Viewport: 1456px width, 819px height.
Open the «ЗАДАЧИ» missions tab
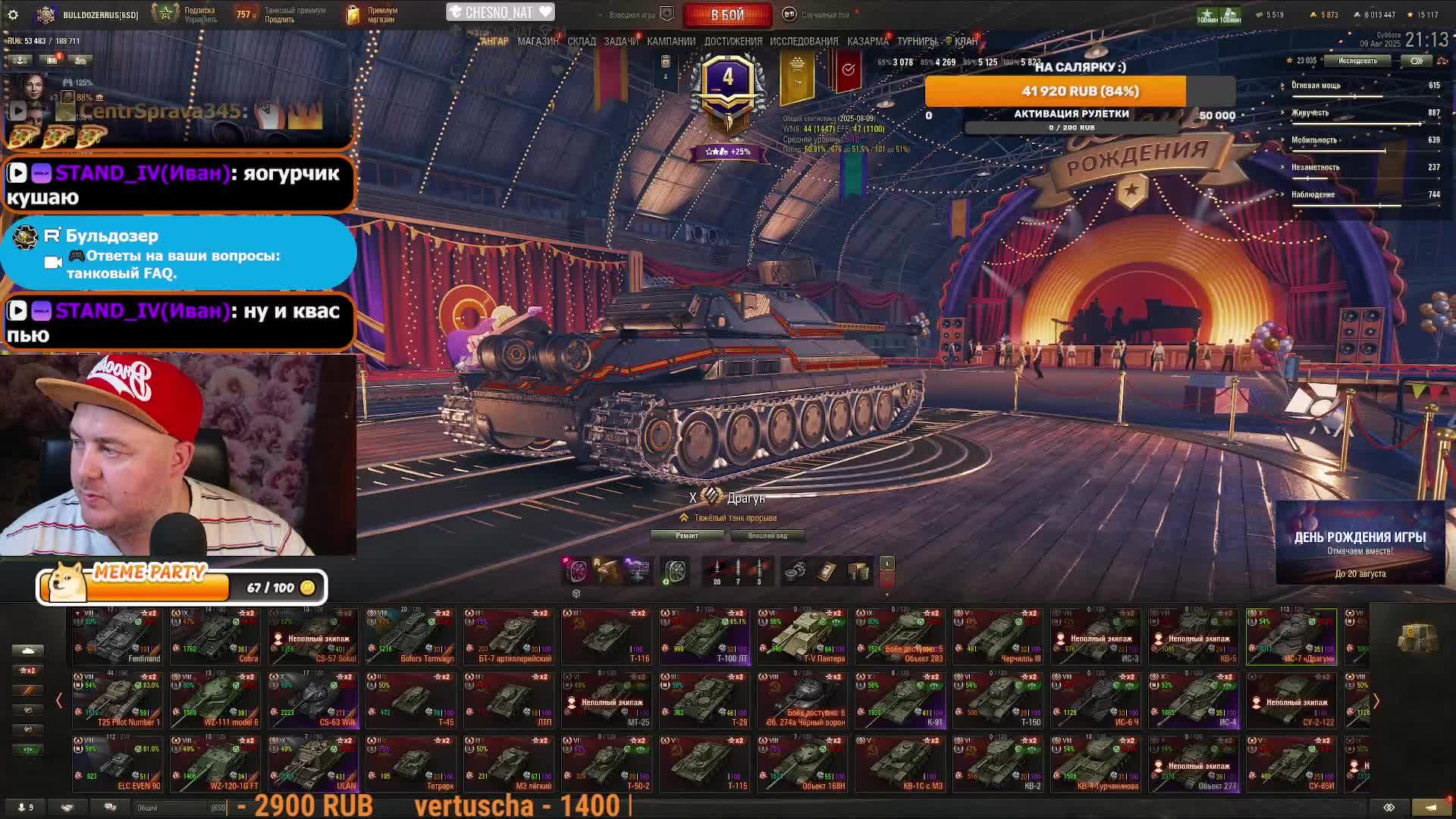(x=620, y=41)
